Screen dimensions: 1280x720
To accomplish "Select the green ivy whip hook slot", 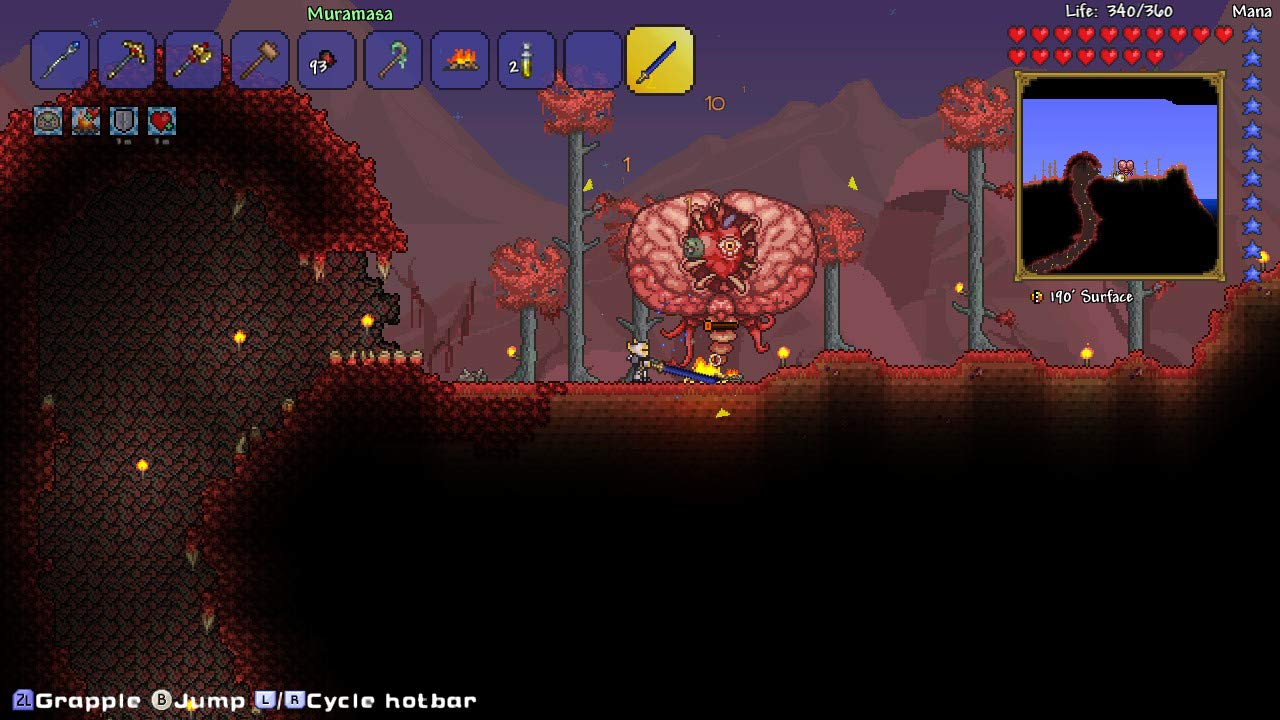I will click(x=393, y=61).
